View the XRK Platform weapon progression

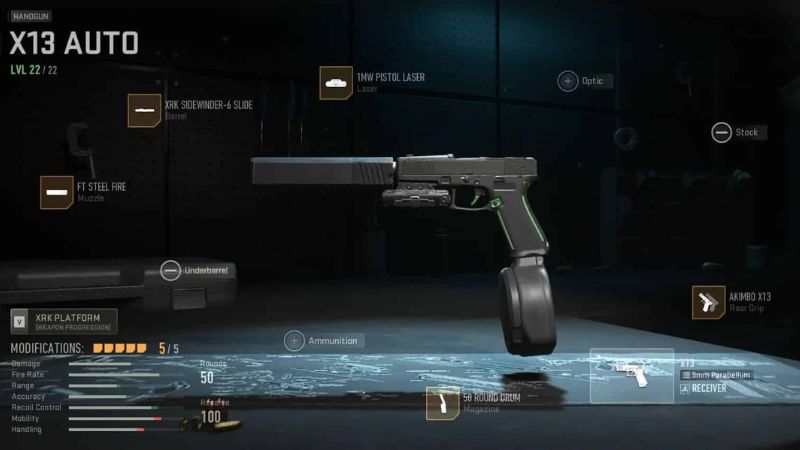[63, 322]
